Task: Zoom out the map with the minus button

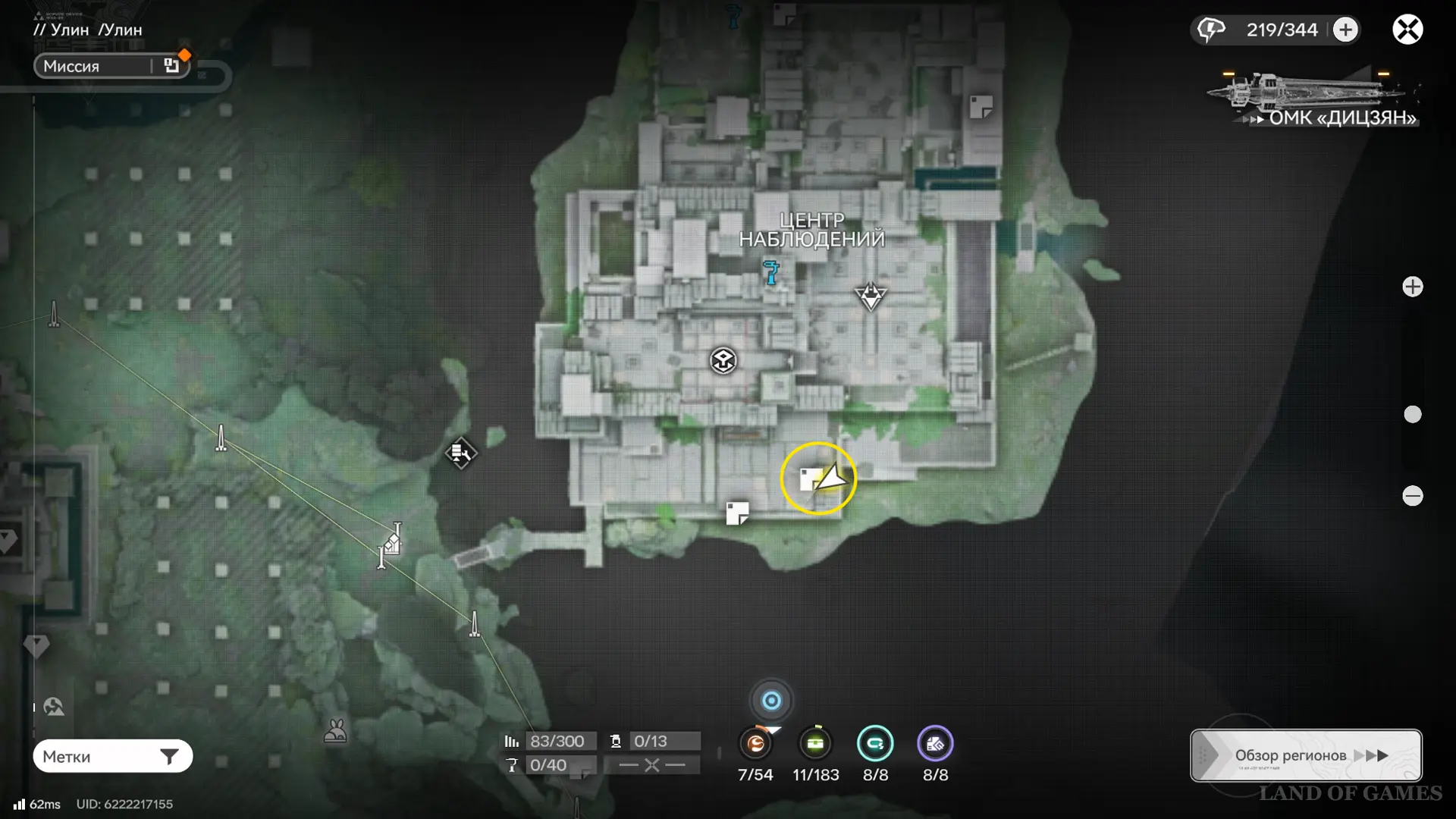Action: click(x=1412, y=496)
